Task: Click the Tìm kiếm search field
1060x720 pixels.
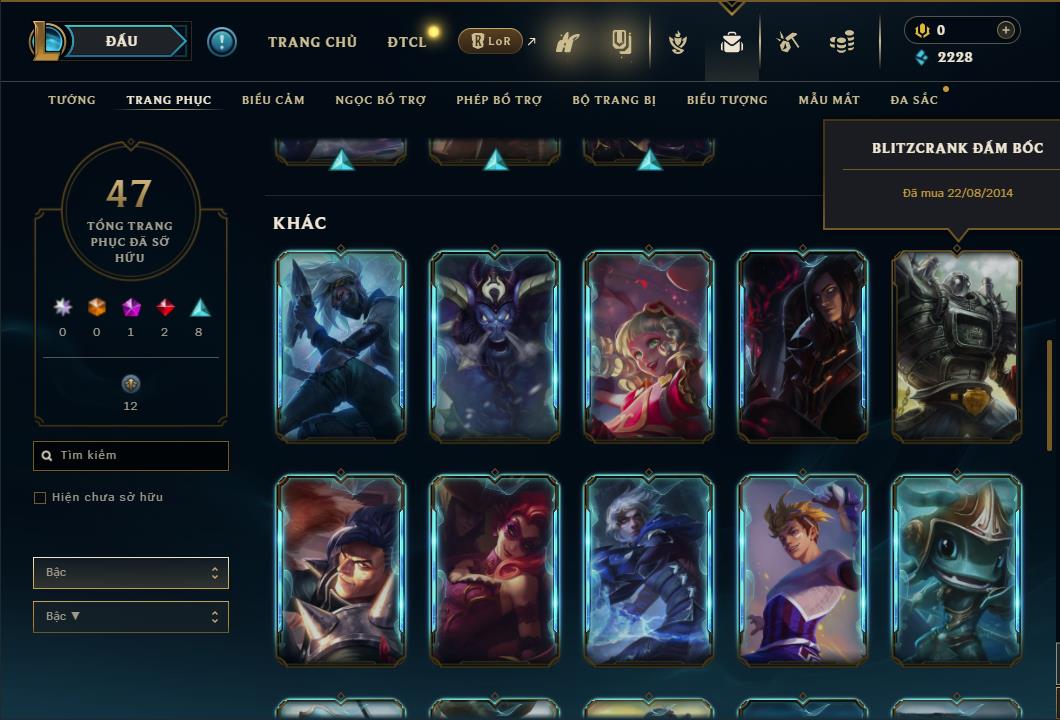Action: pos(131,456)
